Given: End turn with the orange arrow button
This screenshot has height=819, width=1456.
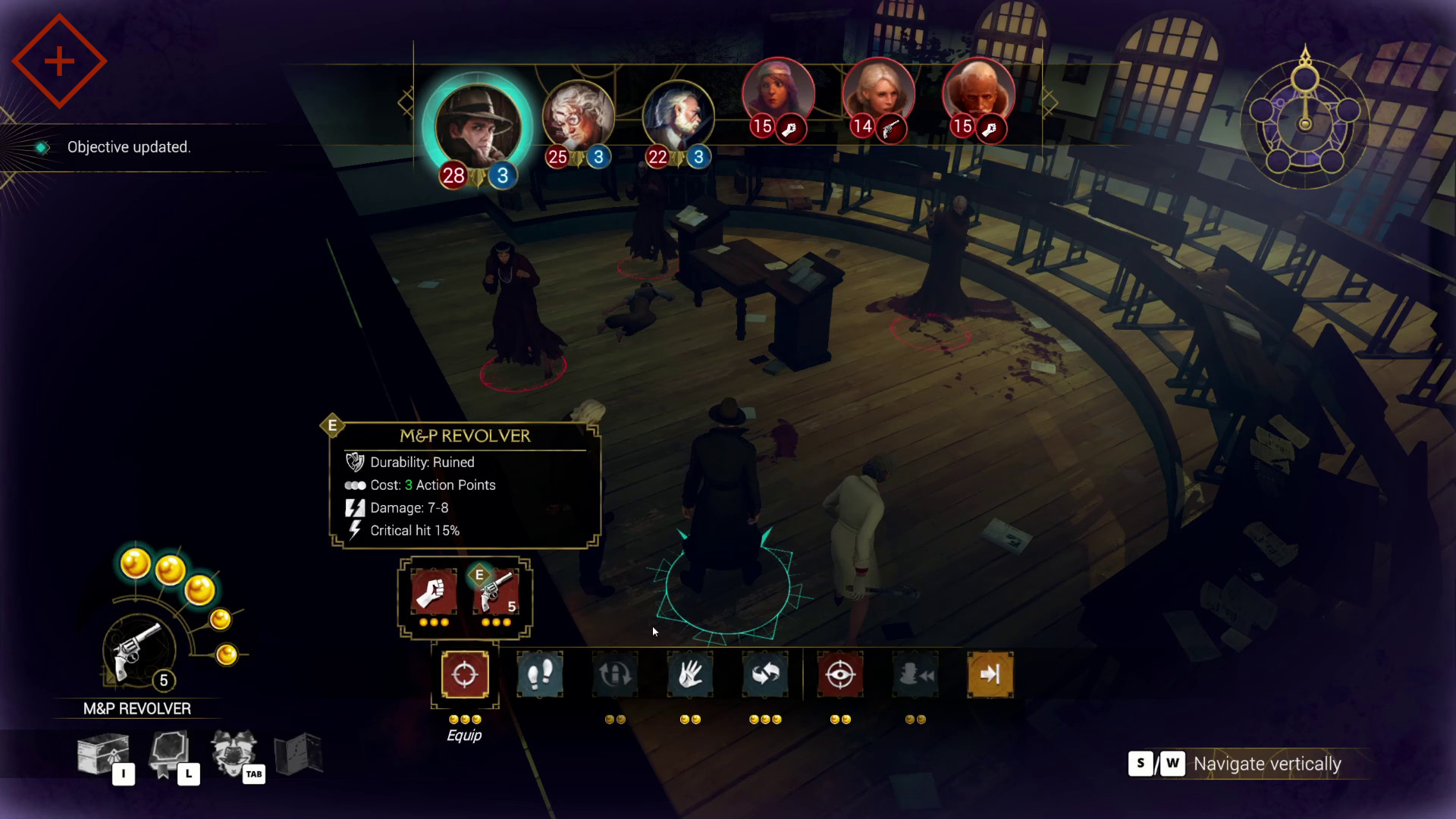Looking at the screenshot, I should point(990,674).
